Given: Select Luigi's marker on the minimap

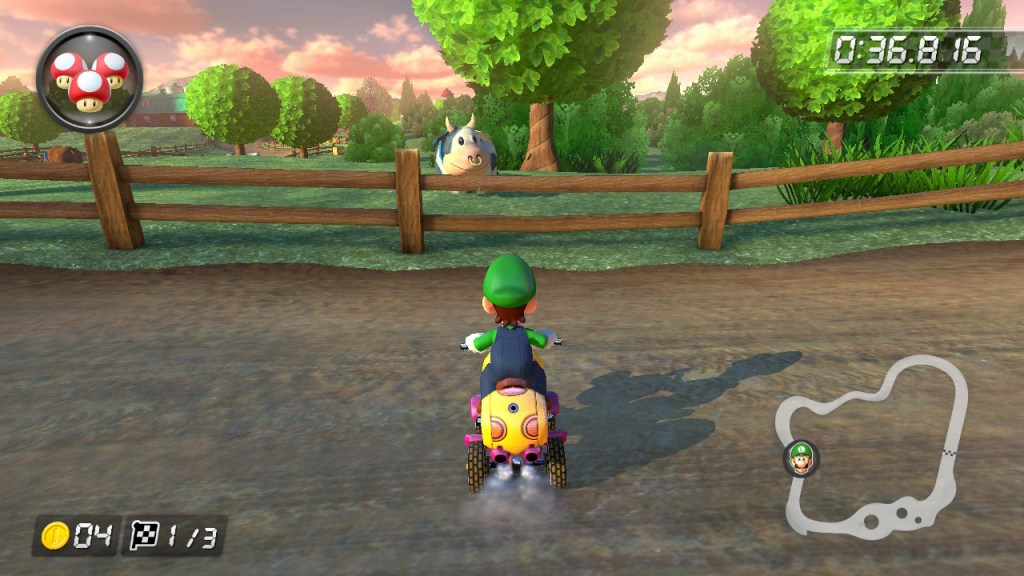Looking at the screenshot, I should click(801, 458).
